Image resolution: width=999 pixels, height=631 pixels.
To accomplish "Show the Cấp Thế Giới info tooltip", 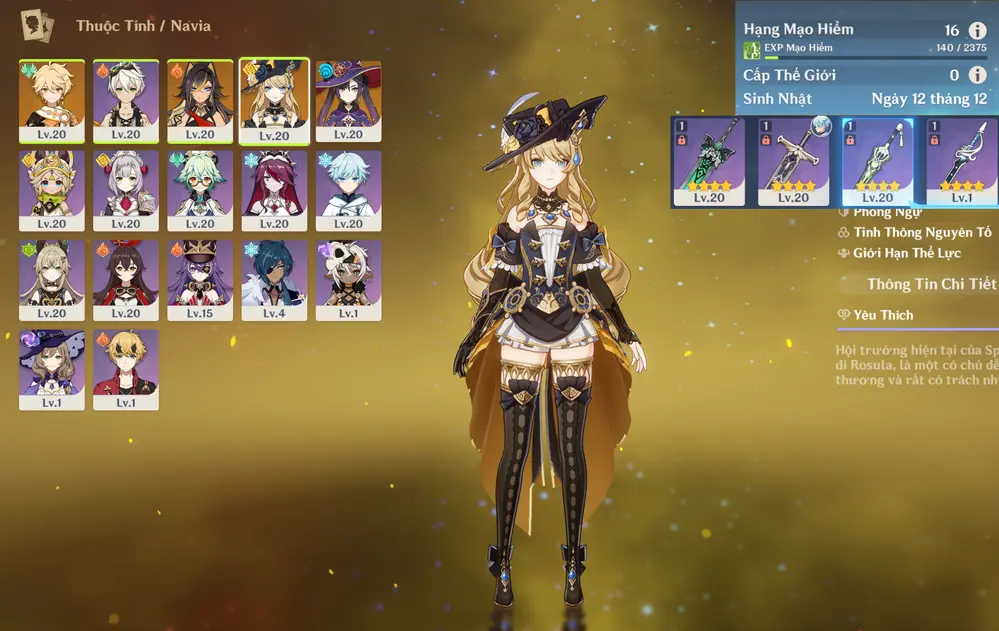I will point(977,75).
